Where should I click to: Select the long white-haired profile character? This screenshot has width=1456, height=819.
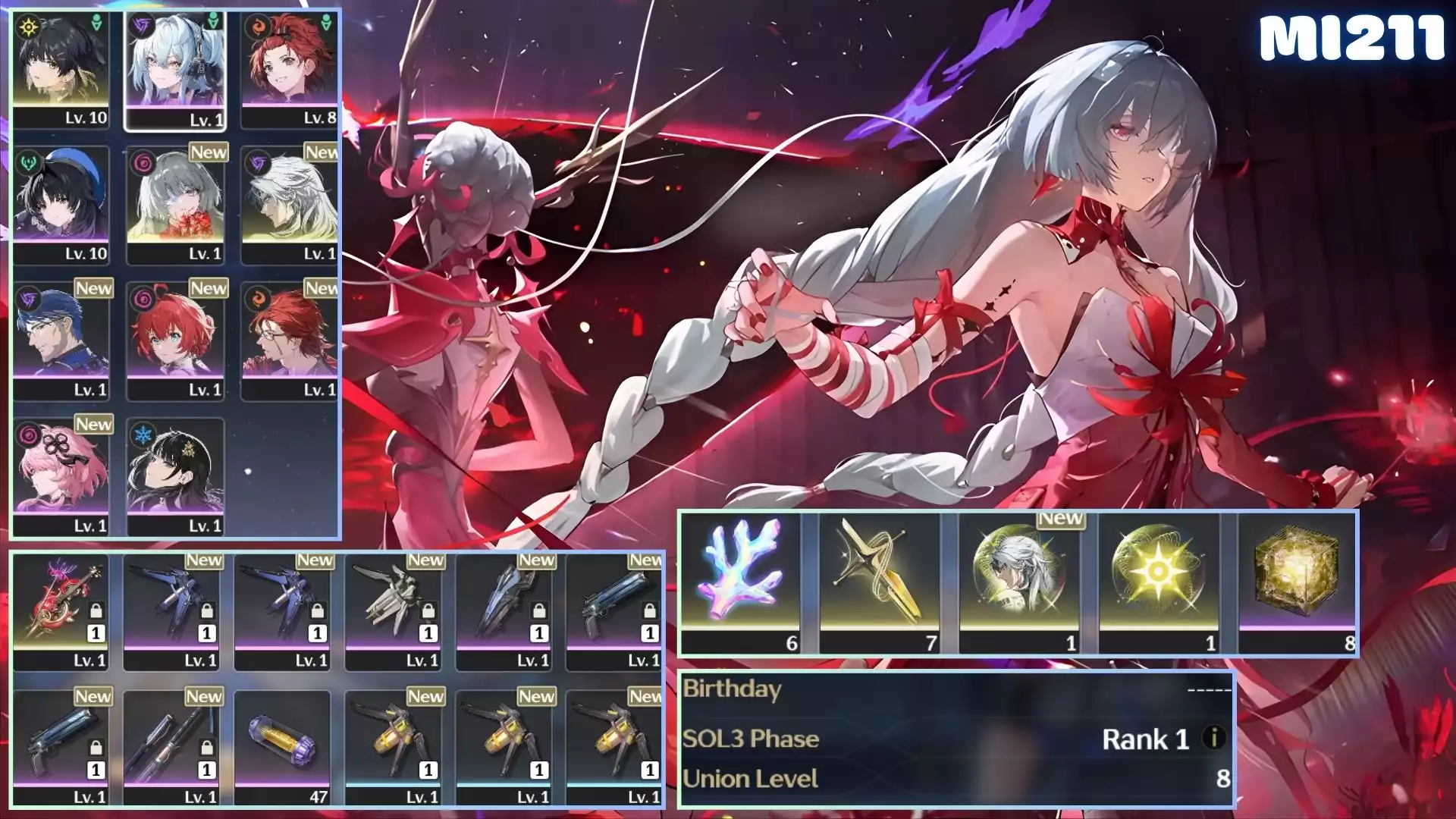289,203
